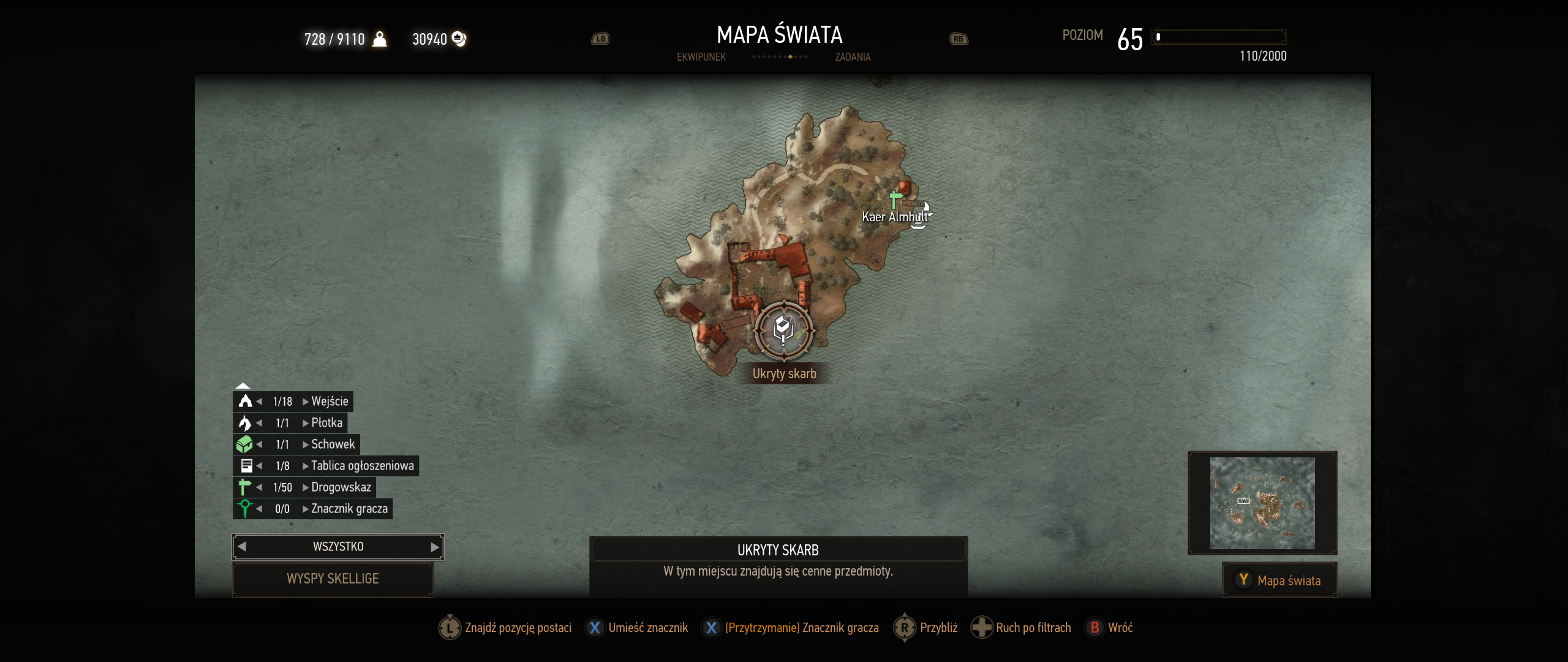This screenshot has height=662, width=1568.
Task: Choose the Znacznik gracza filter entry
Action: point(349,509)
